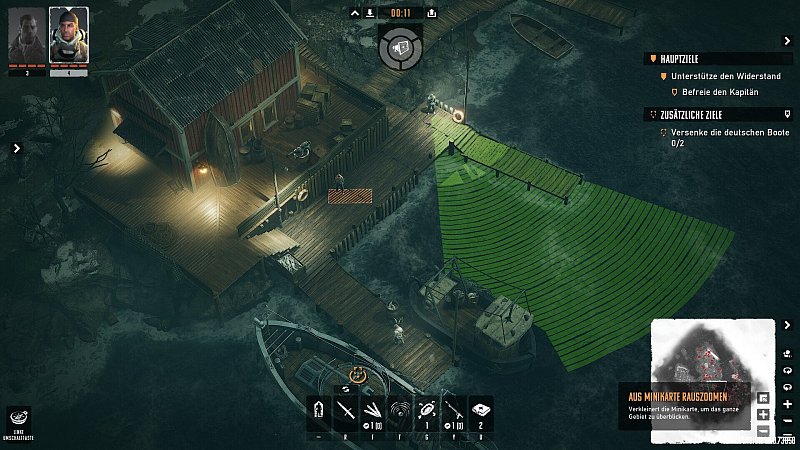Choose the rifle weapon slot
Screen dimensions: 800x450
(x=454, y=409)
